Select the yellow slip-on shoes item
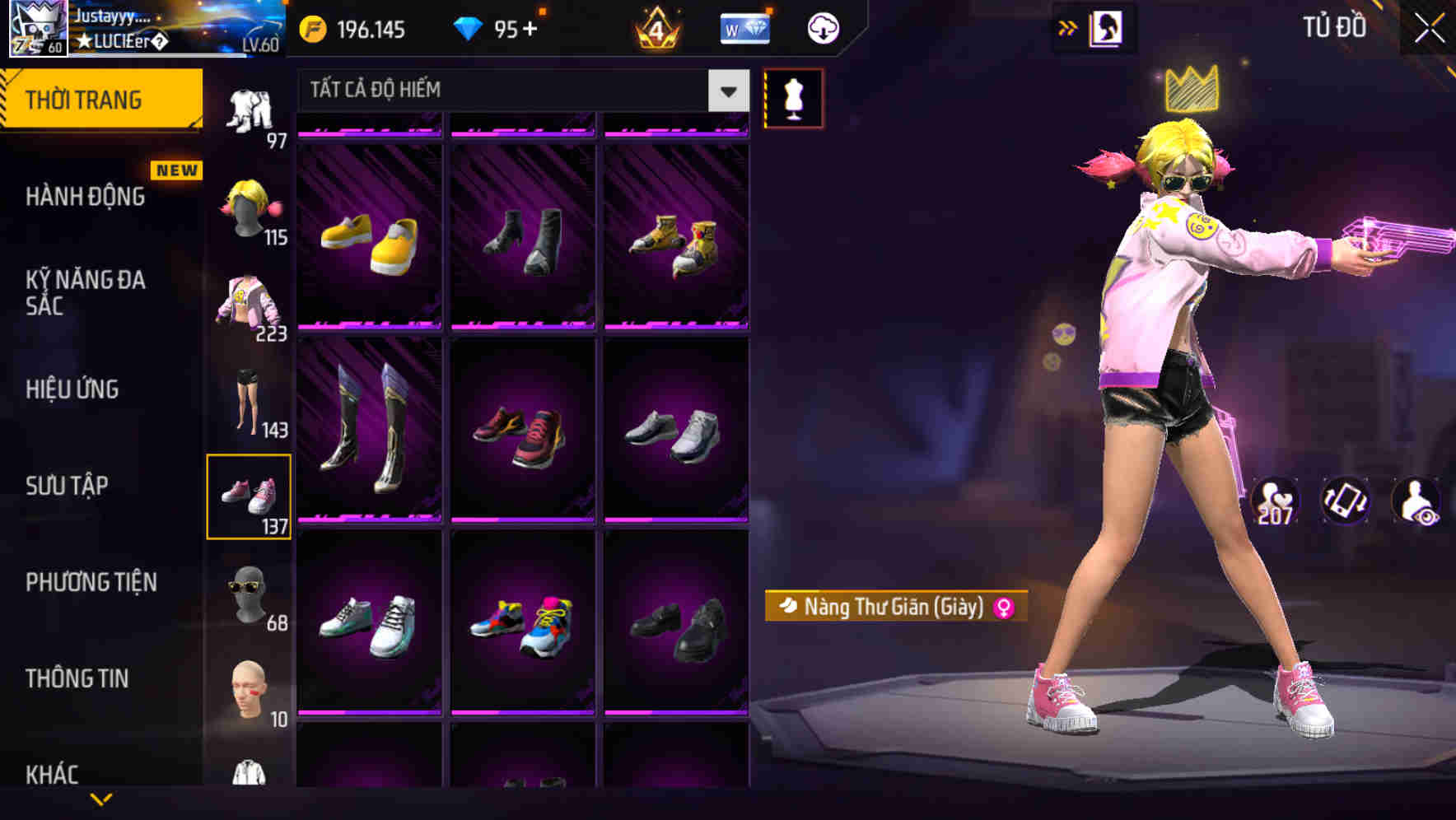 [370, 239]
